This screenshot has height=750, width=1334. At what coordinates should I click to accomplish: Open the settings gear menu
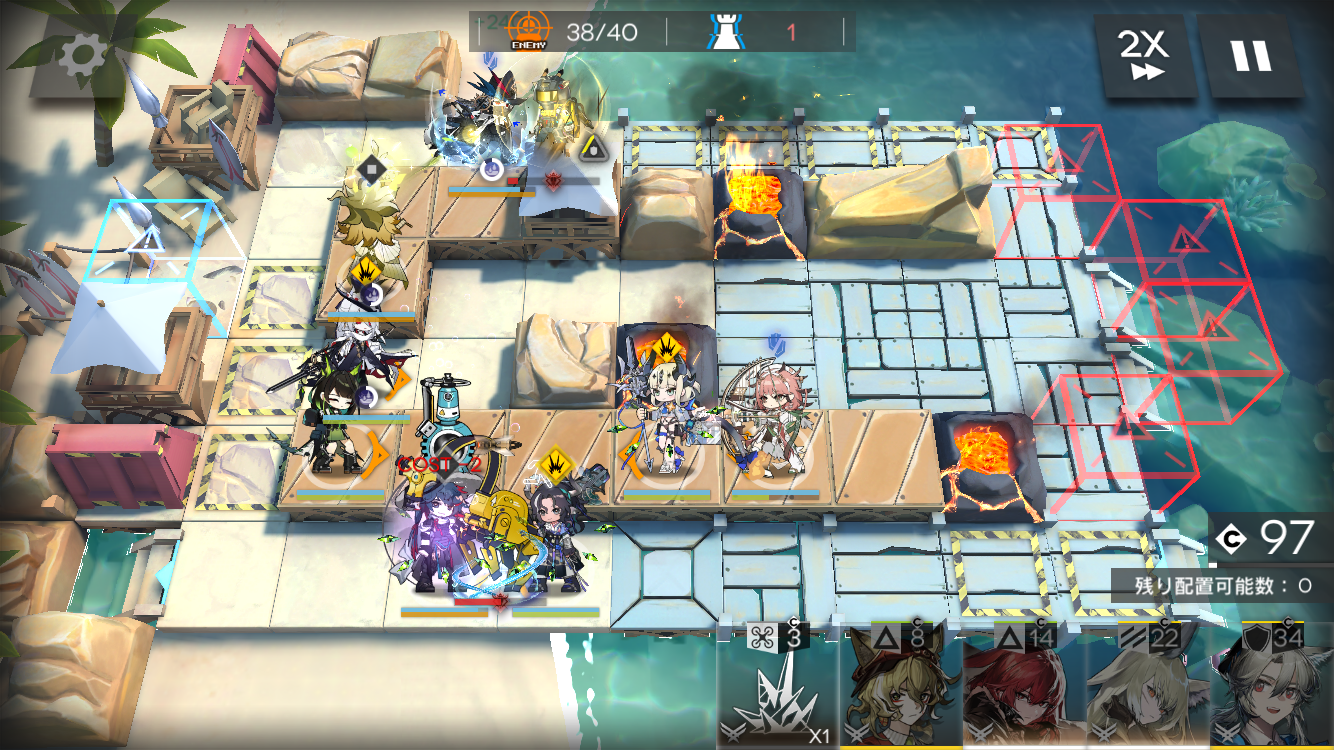tap(82, 57)
